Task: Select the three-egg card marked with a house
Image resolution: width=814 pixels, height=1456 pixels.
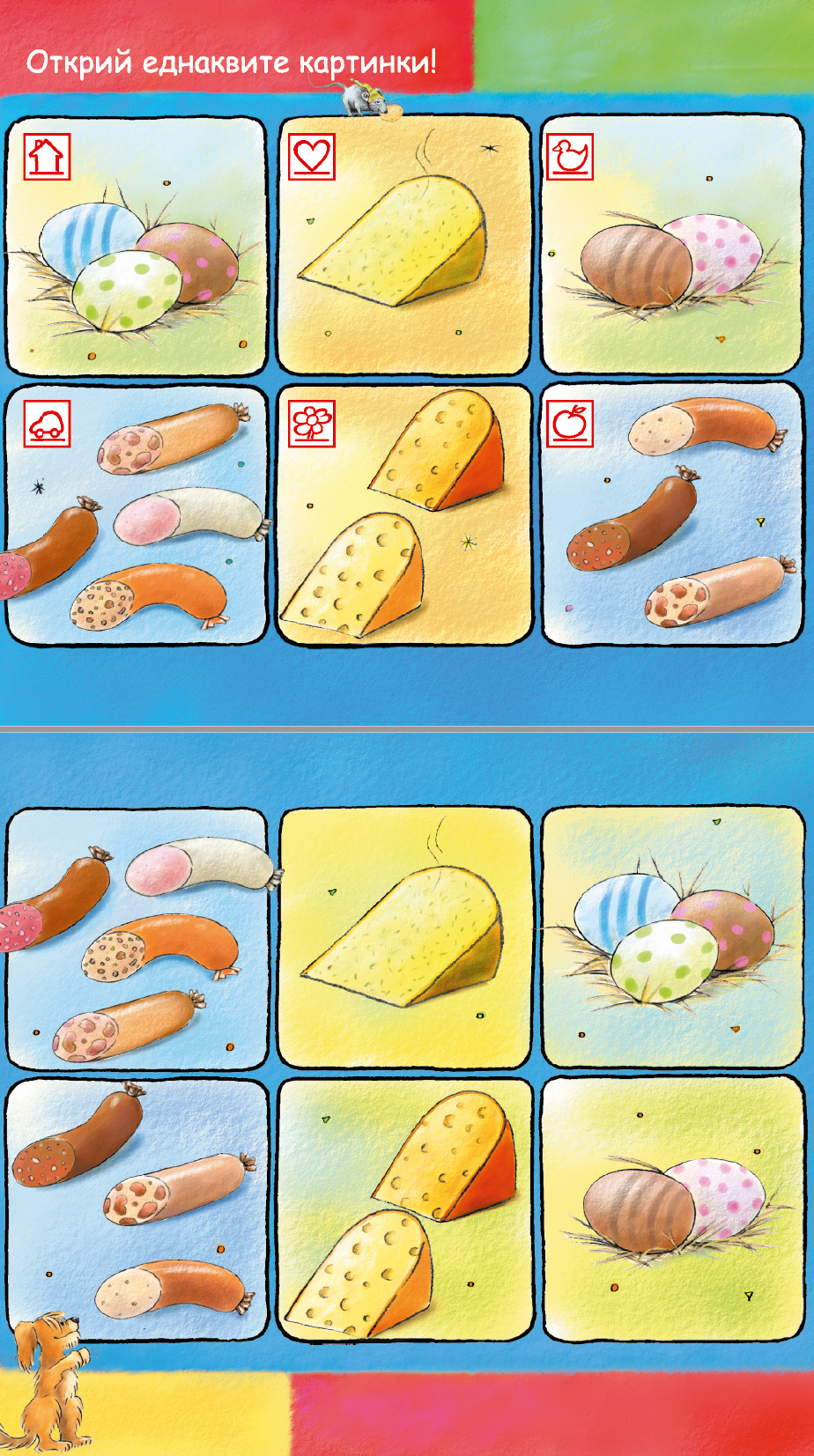Action: (x=137, y=247)
